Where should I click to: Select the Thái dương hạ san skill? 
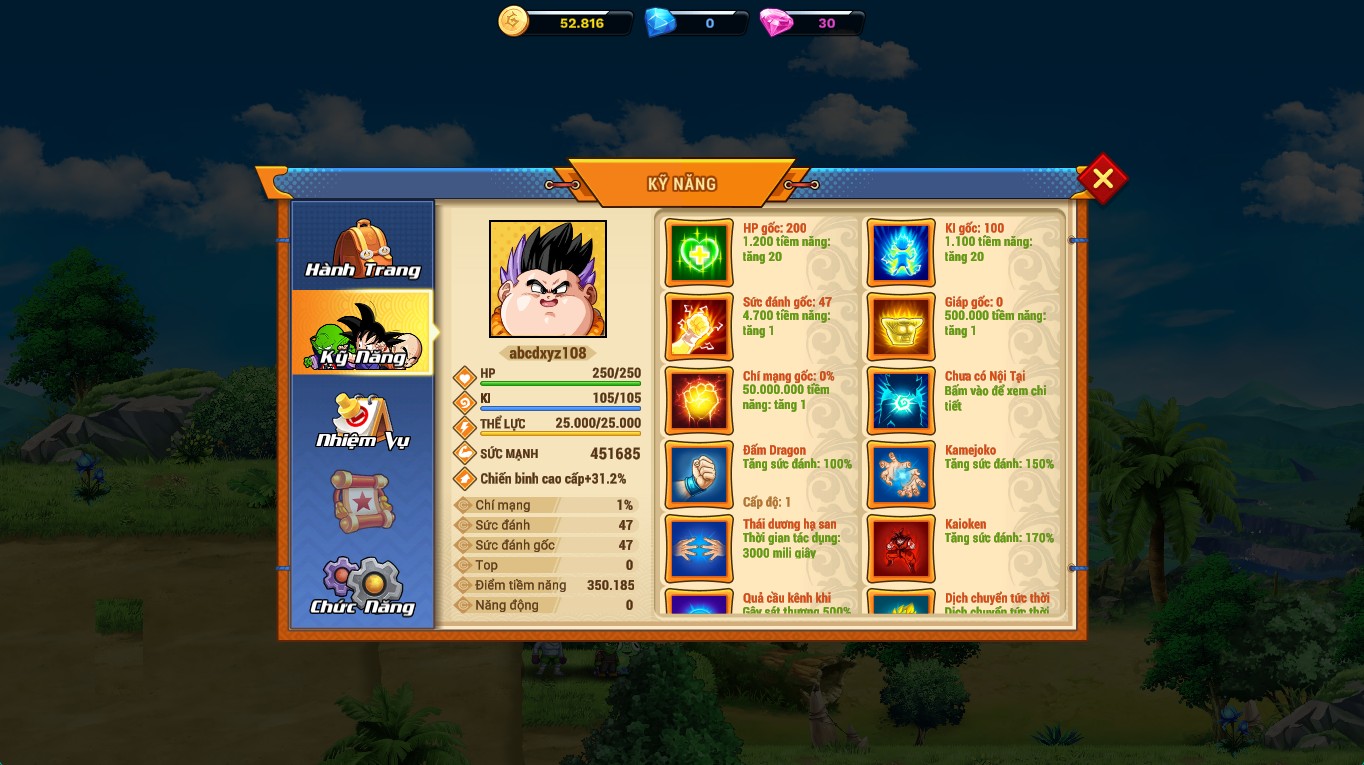pyautogui.click(x=699, y=549)
